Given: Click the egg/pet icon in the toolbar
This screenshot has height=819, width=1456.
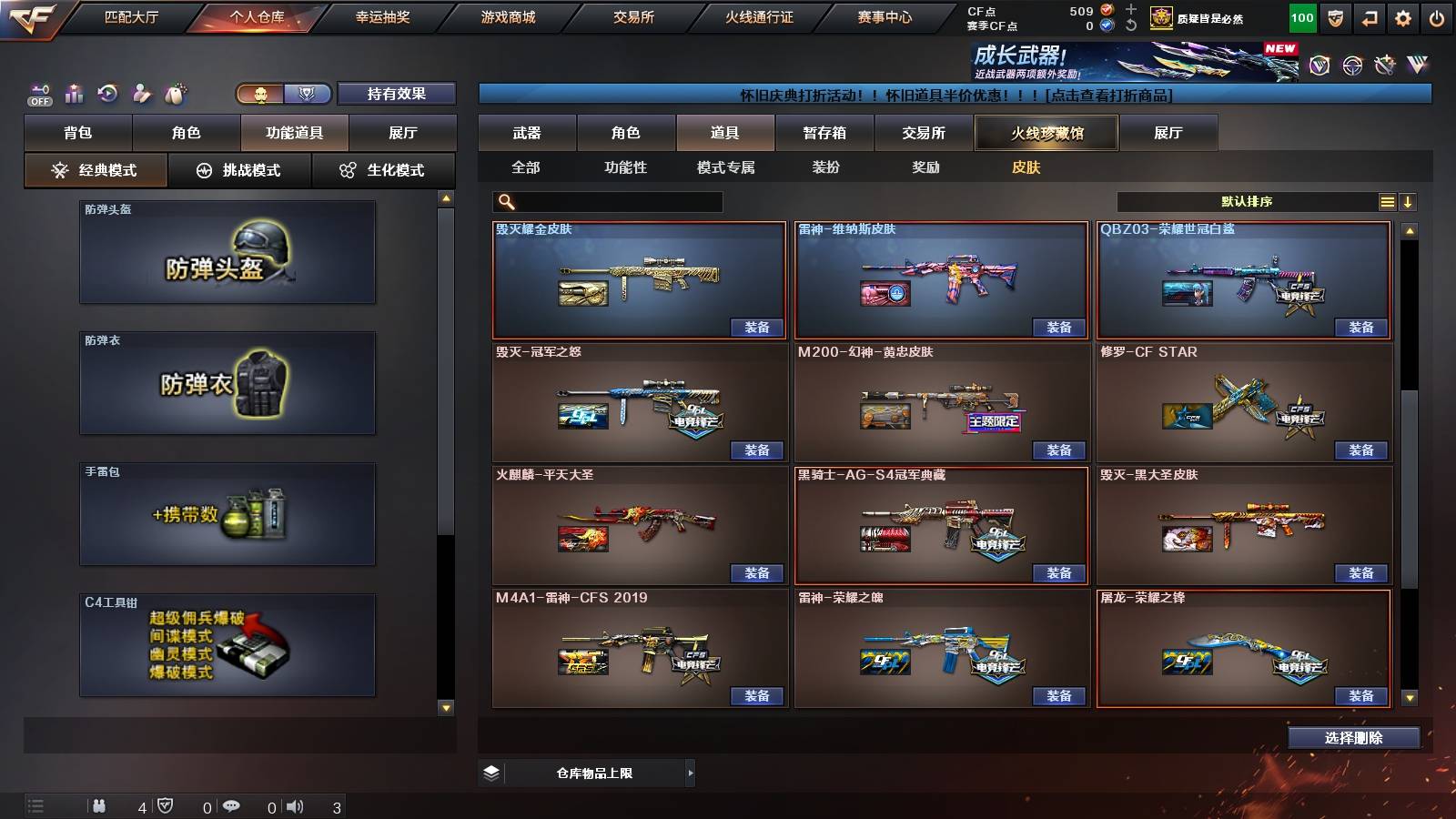Looking at the screenshot, I should pos(177,94).
